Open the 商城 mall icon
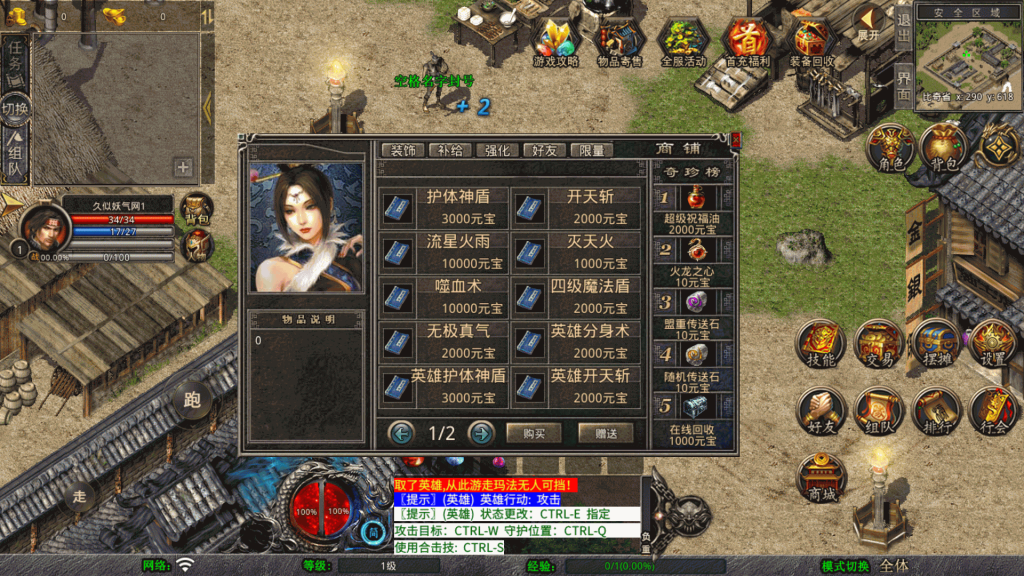Image resolution: width=1024 pixels, height=576 pixels. coord(821,478)
